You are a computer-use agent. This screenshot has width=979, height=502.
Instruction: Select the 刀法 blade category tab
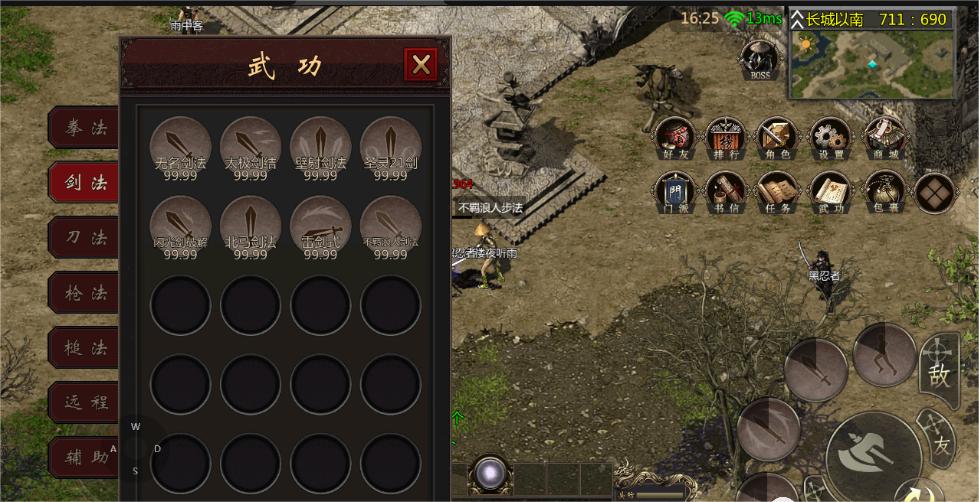pyautogui.click(x=85, y=238)
